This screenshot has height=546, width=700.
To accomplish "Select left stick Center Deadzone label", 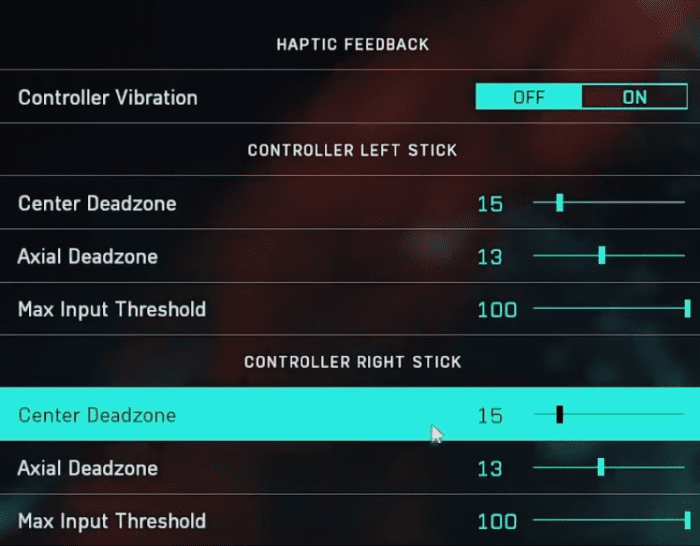I will (x=97, y=203).
